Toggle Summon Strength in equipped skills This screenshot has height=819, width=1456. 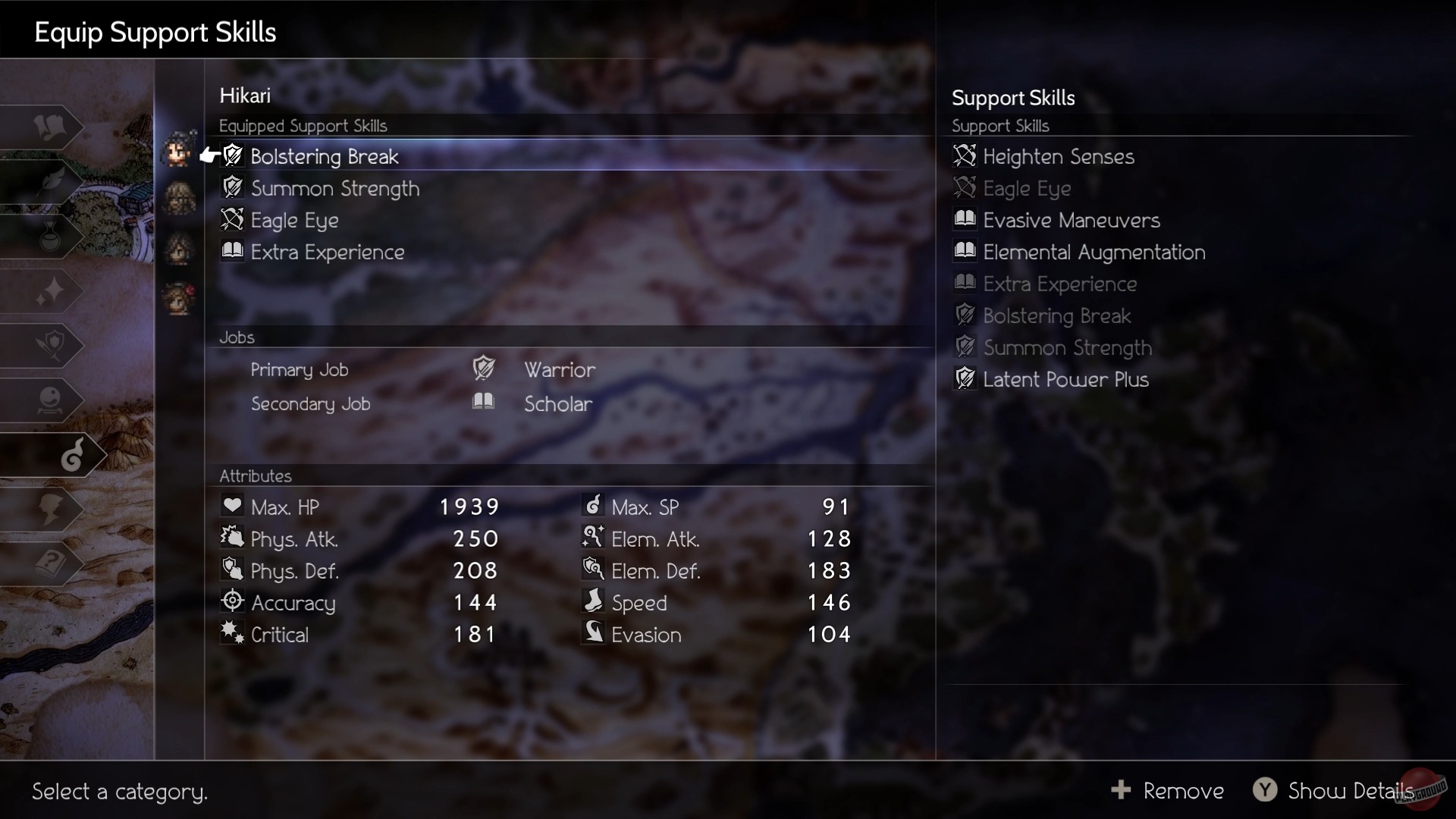[x=335, y=188]
